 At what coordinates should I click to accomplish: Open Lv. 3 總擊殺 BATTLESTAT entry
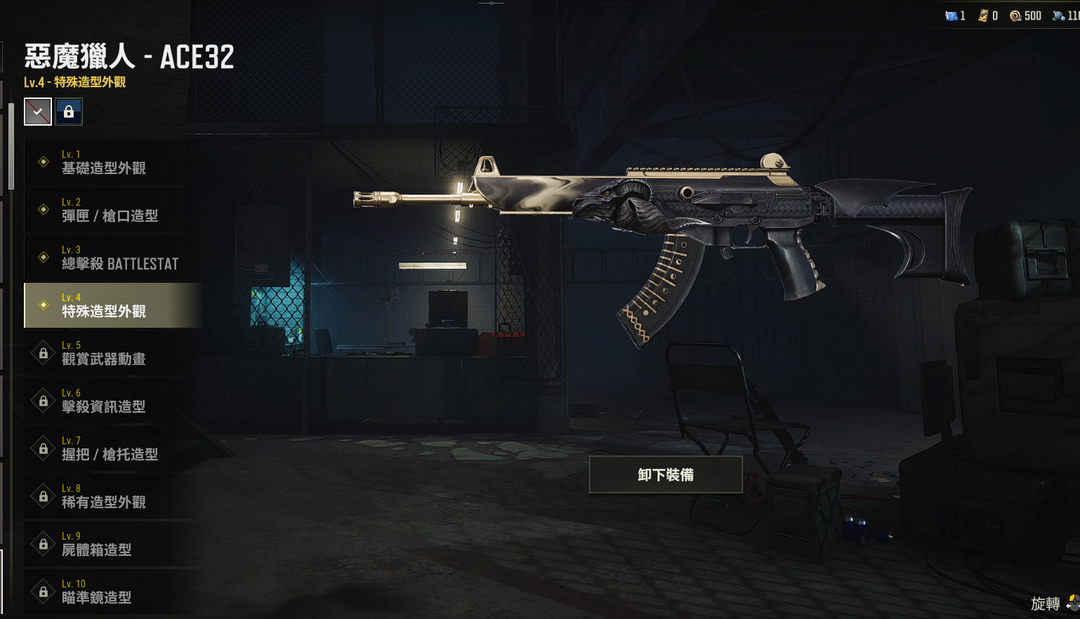(112, 258)
